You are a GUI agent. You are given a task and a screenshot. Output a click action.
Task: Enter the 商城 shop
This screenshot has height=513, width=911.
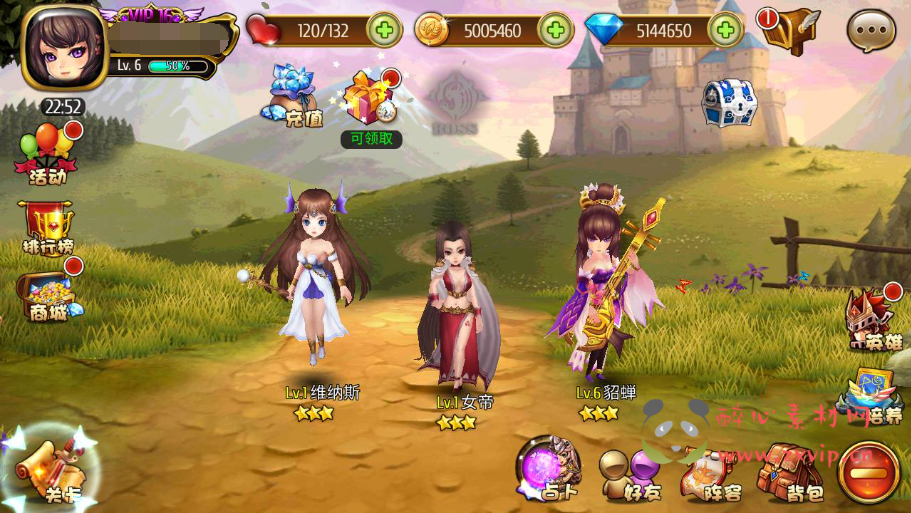pyautogui.click(x=47, y=295)
